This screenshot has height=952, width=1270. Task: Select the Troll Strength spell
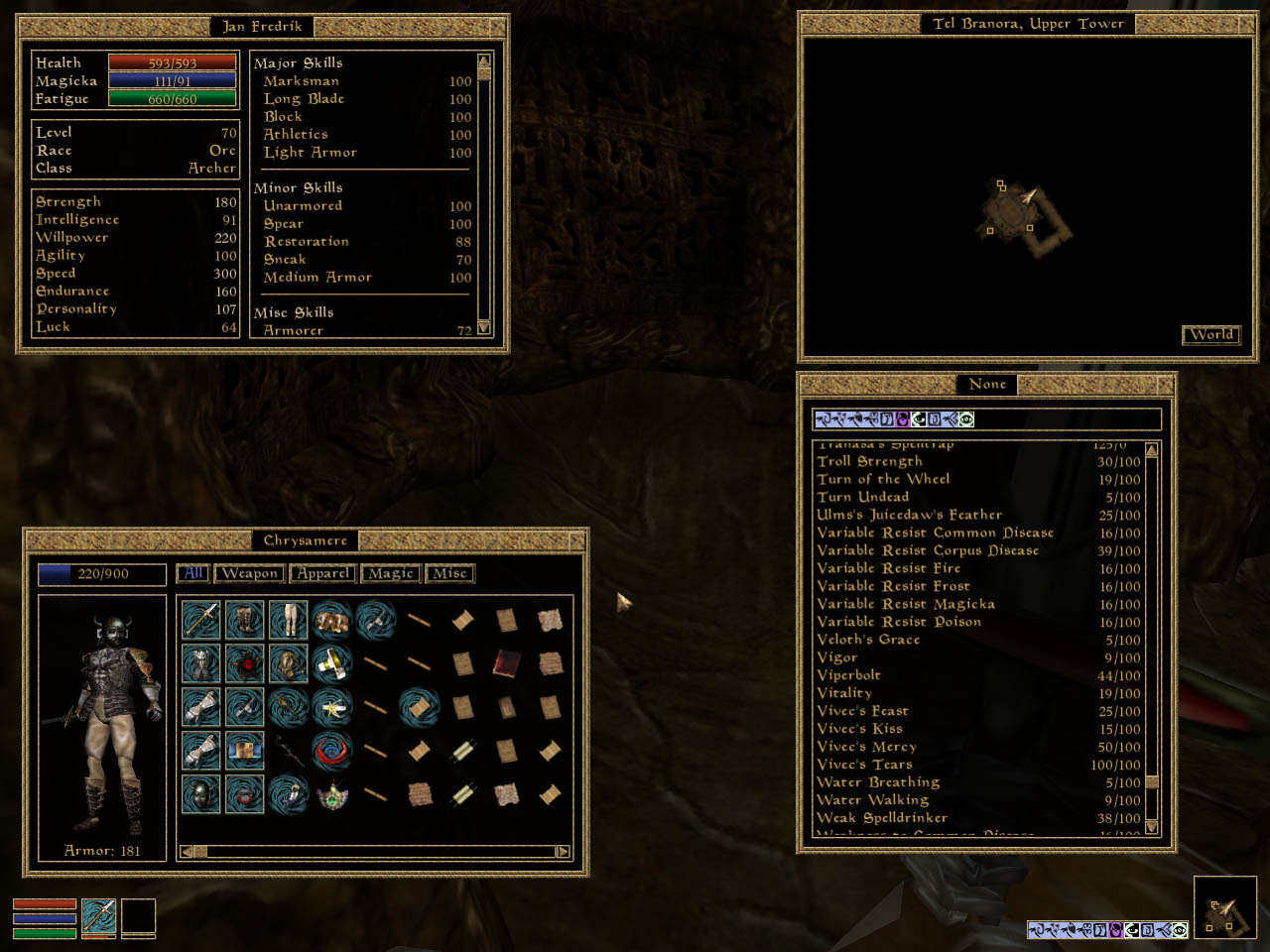pyautogui.click(x=870, y=461)
